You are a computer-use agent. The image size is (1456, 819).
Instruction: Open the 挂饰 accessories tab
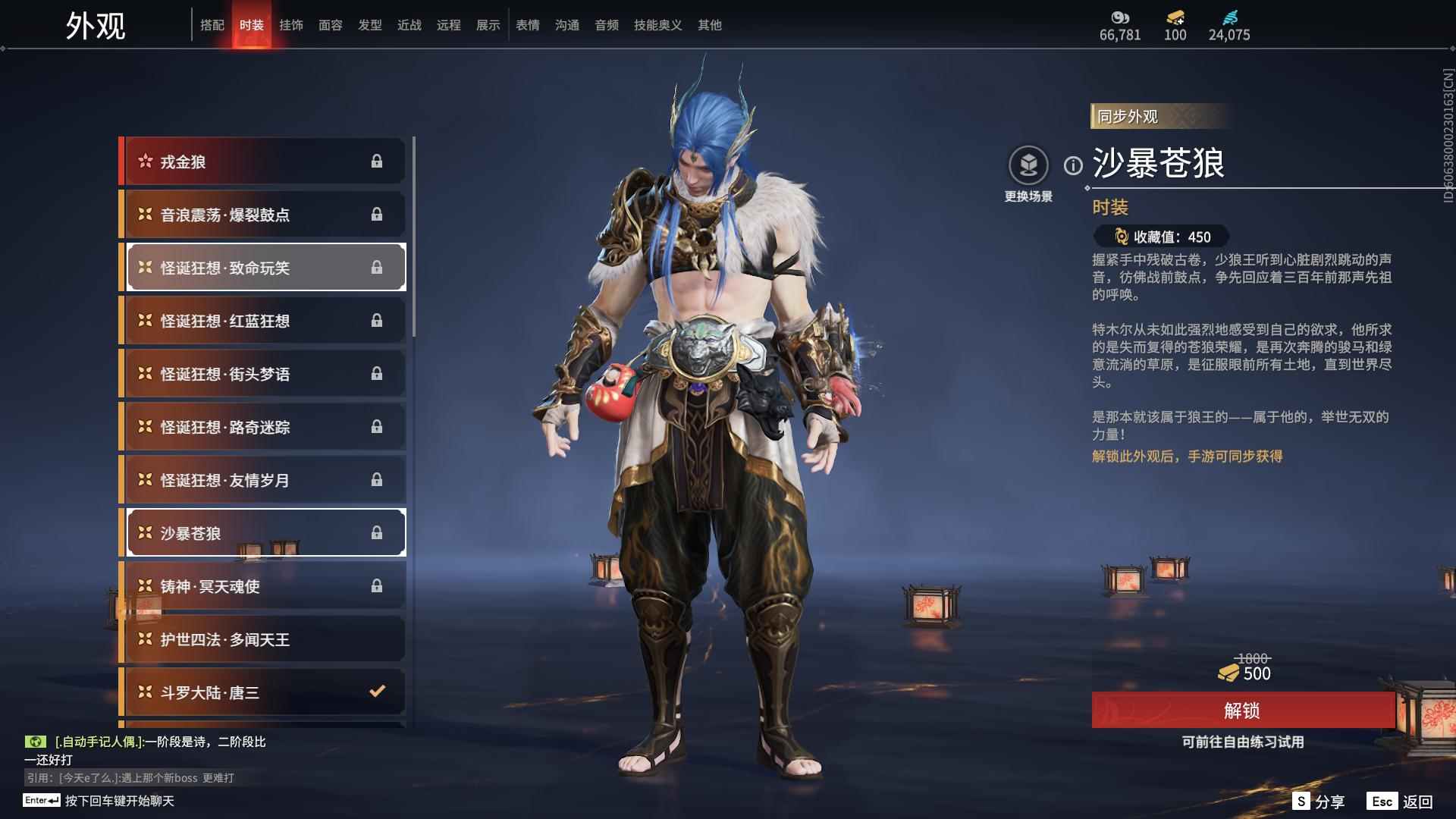[291, 25]
